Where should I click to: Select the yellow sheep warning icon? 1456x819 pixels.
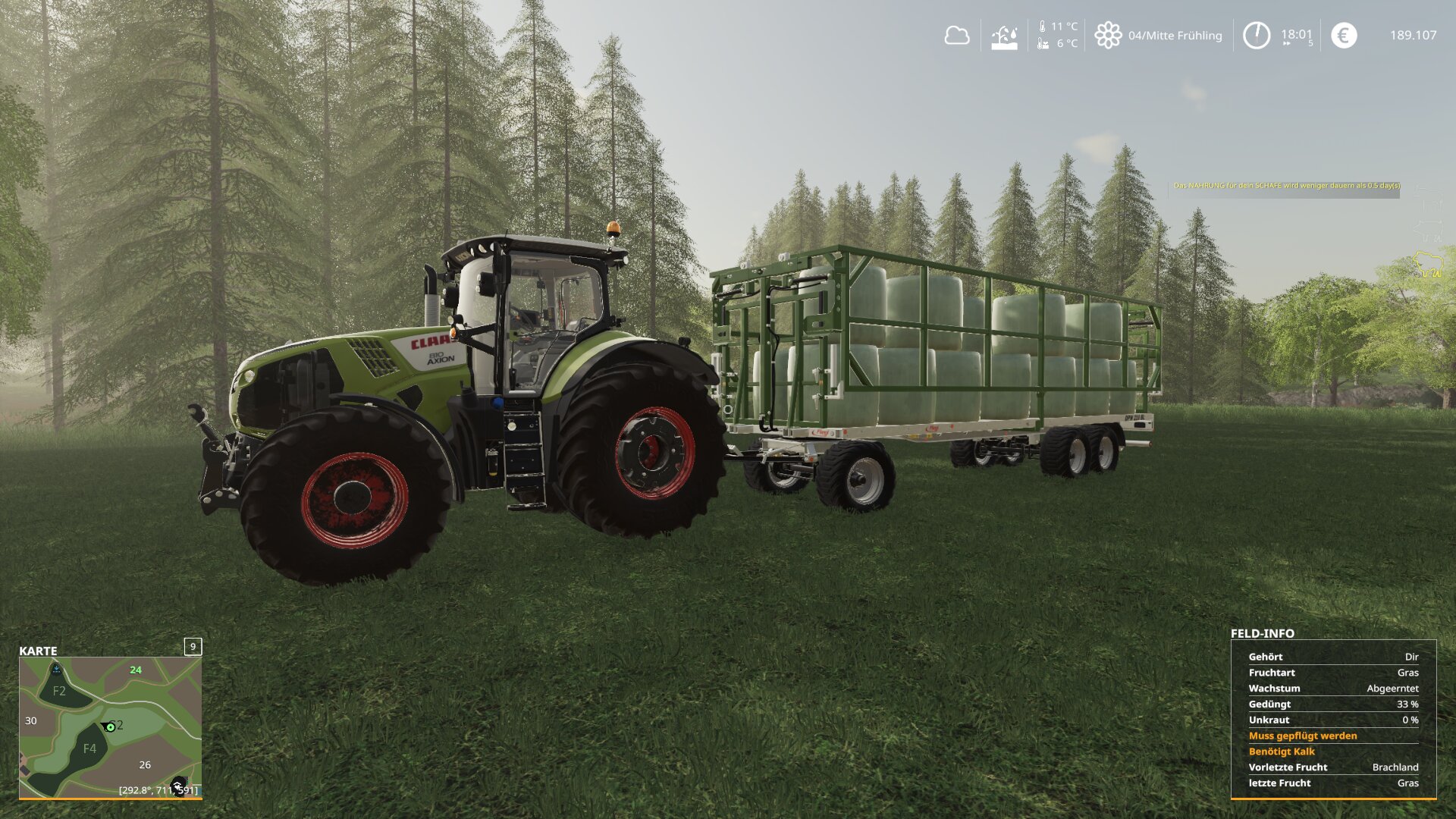(1427, 265)
